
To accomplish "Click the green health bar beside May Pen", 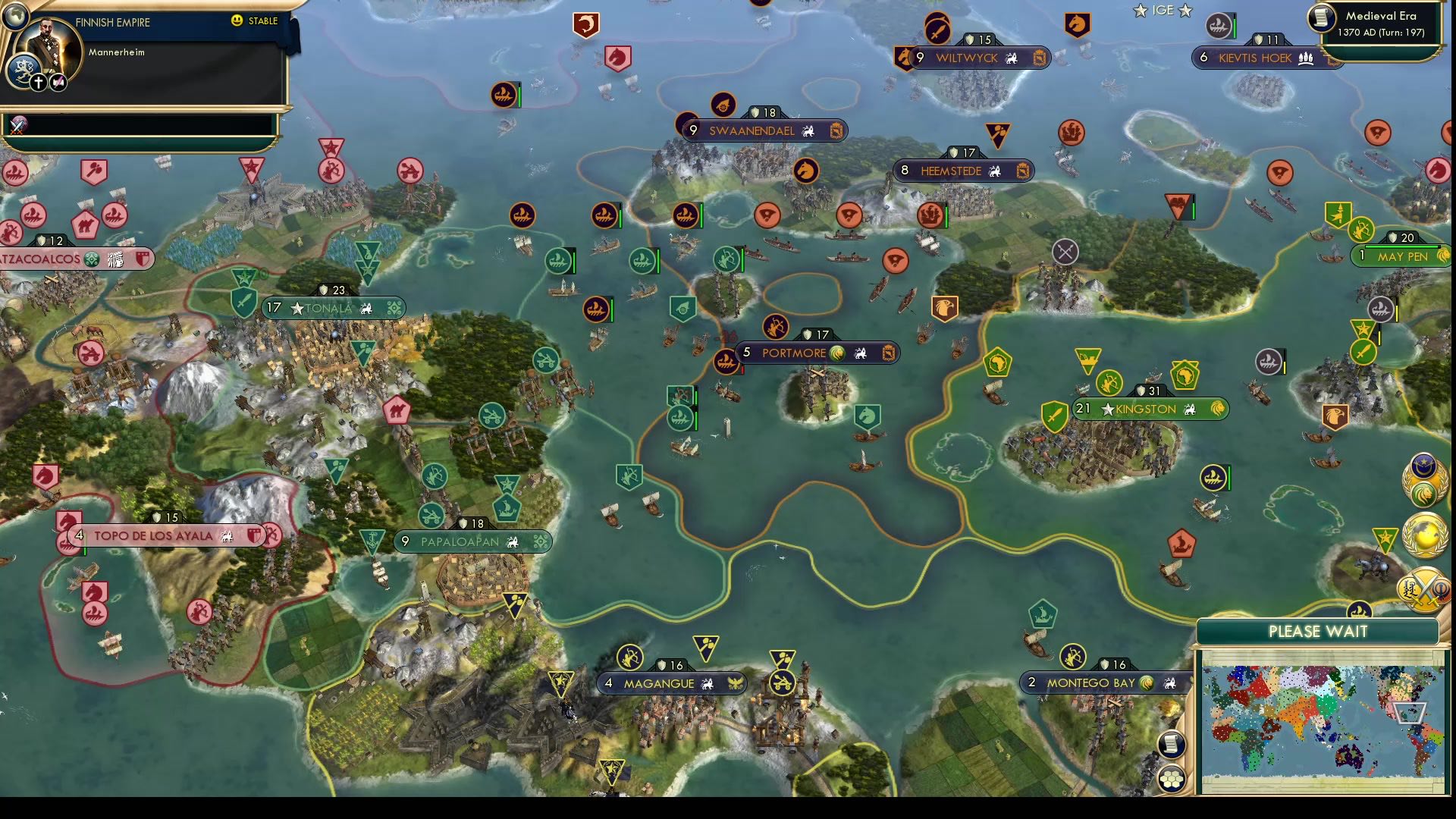I will 1410,247.
